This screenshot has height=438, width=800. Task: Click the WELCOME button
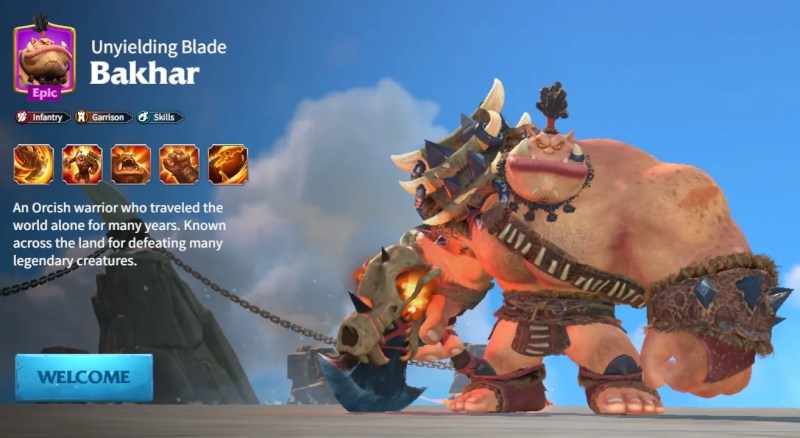84,377
